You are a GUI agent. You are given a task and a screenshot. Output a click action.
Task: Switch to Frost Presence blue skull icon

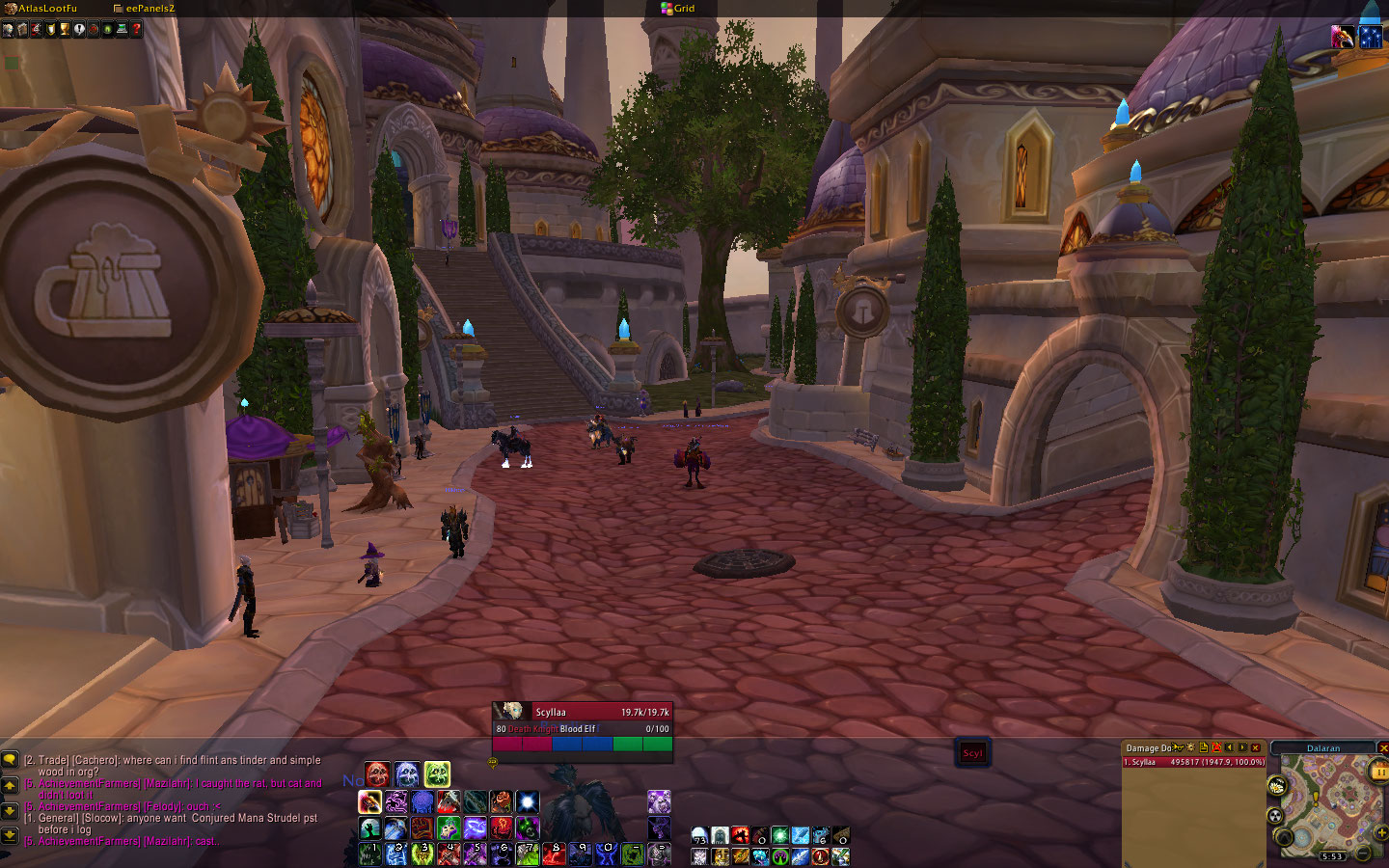(x=407, y=773)
